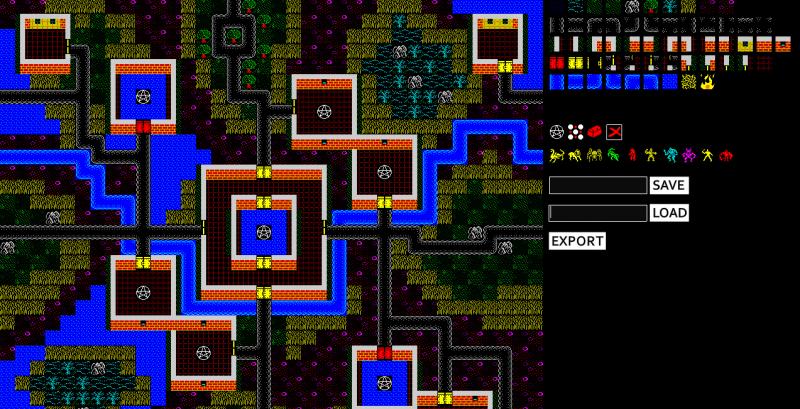
Task: Click the SAVE button
Action: pyautogui.click(x=668, y=185)
